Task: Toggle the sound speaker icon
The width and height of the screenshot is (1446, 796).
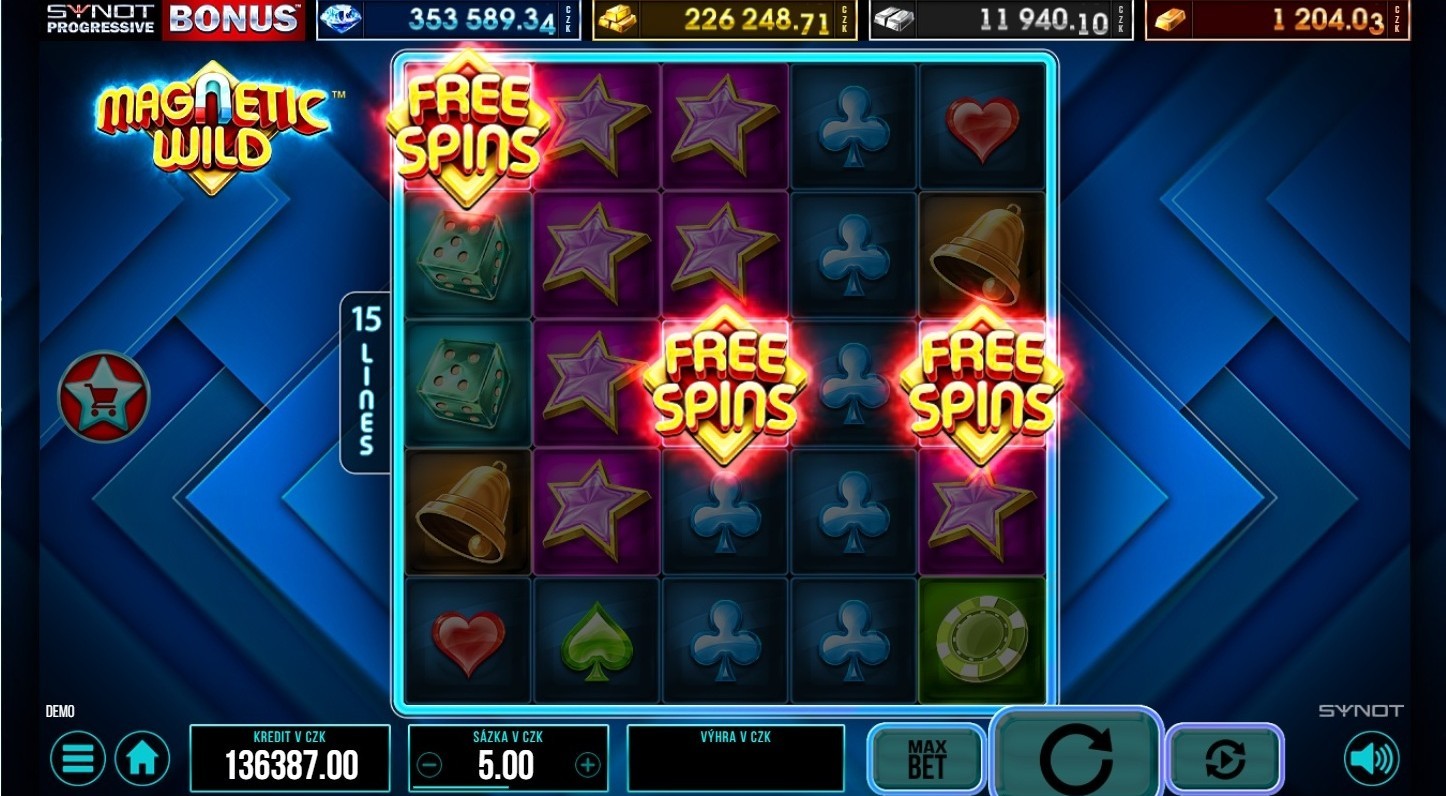Action: coord(1372,760)
